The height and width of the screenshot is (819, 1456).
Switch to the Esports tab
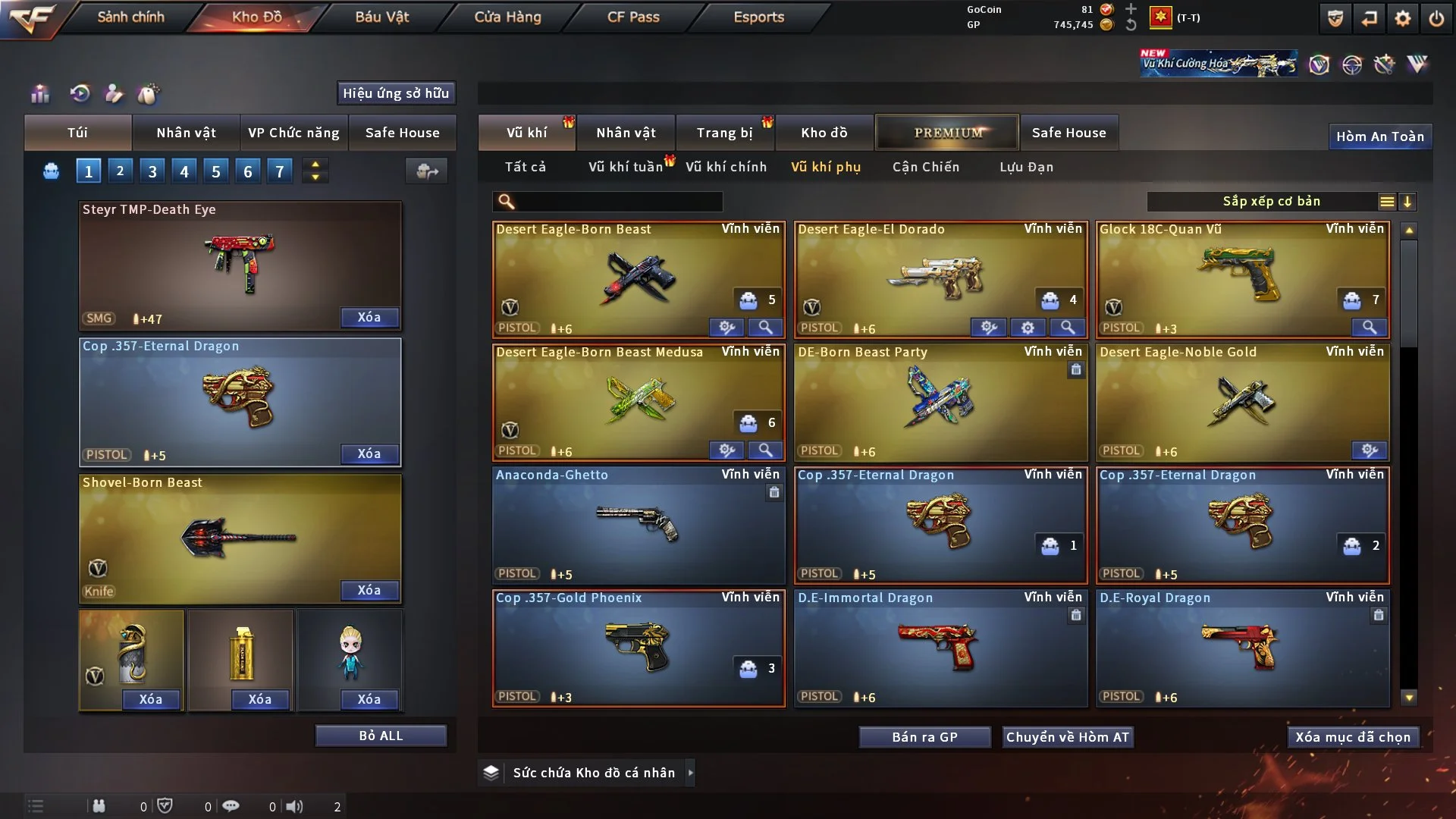tap(758, 17)
